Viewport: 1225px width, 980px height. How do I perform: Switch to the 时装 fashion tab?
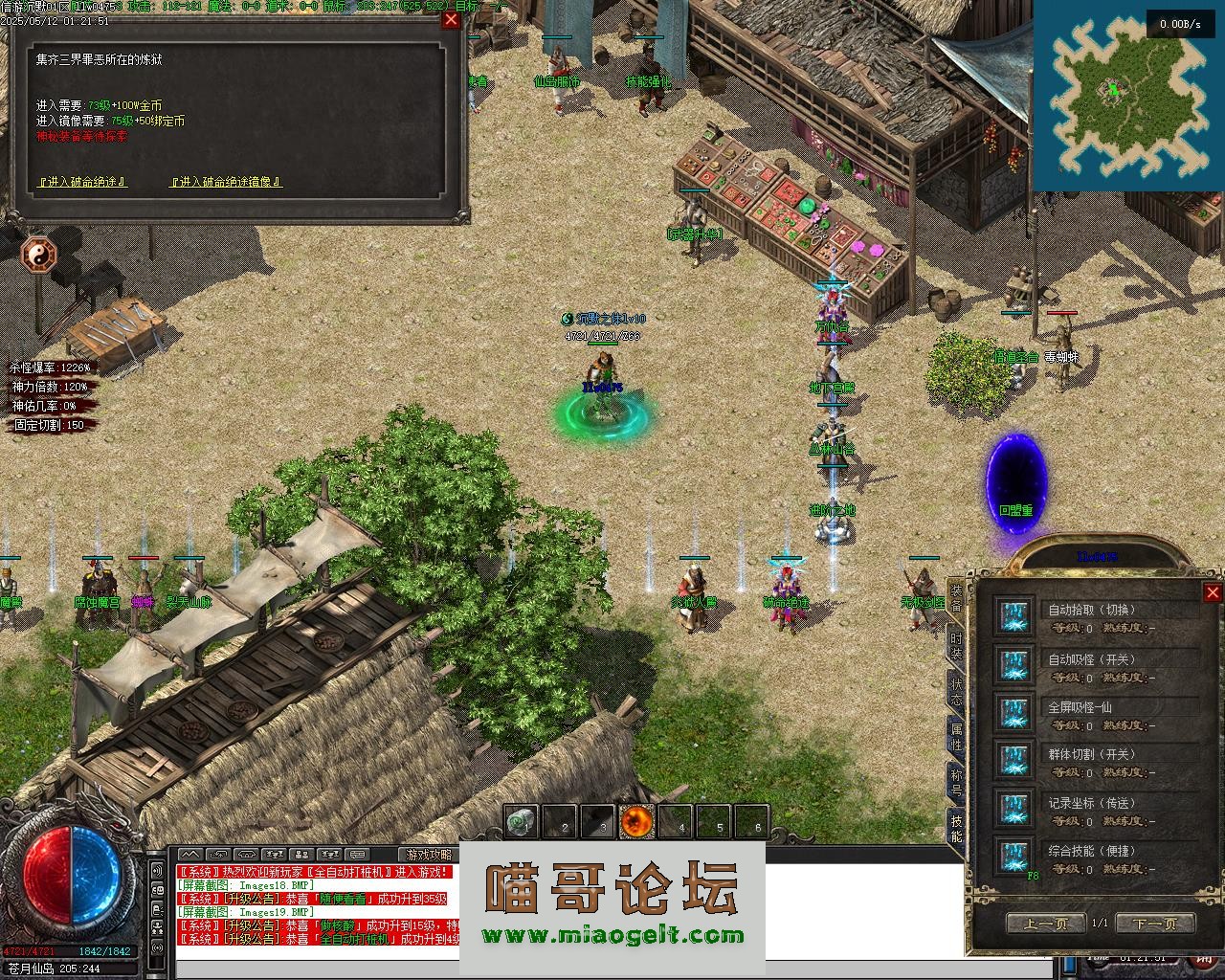(956, 646)
